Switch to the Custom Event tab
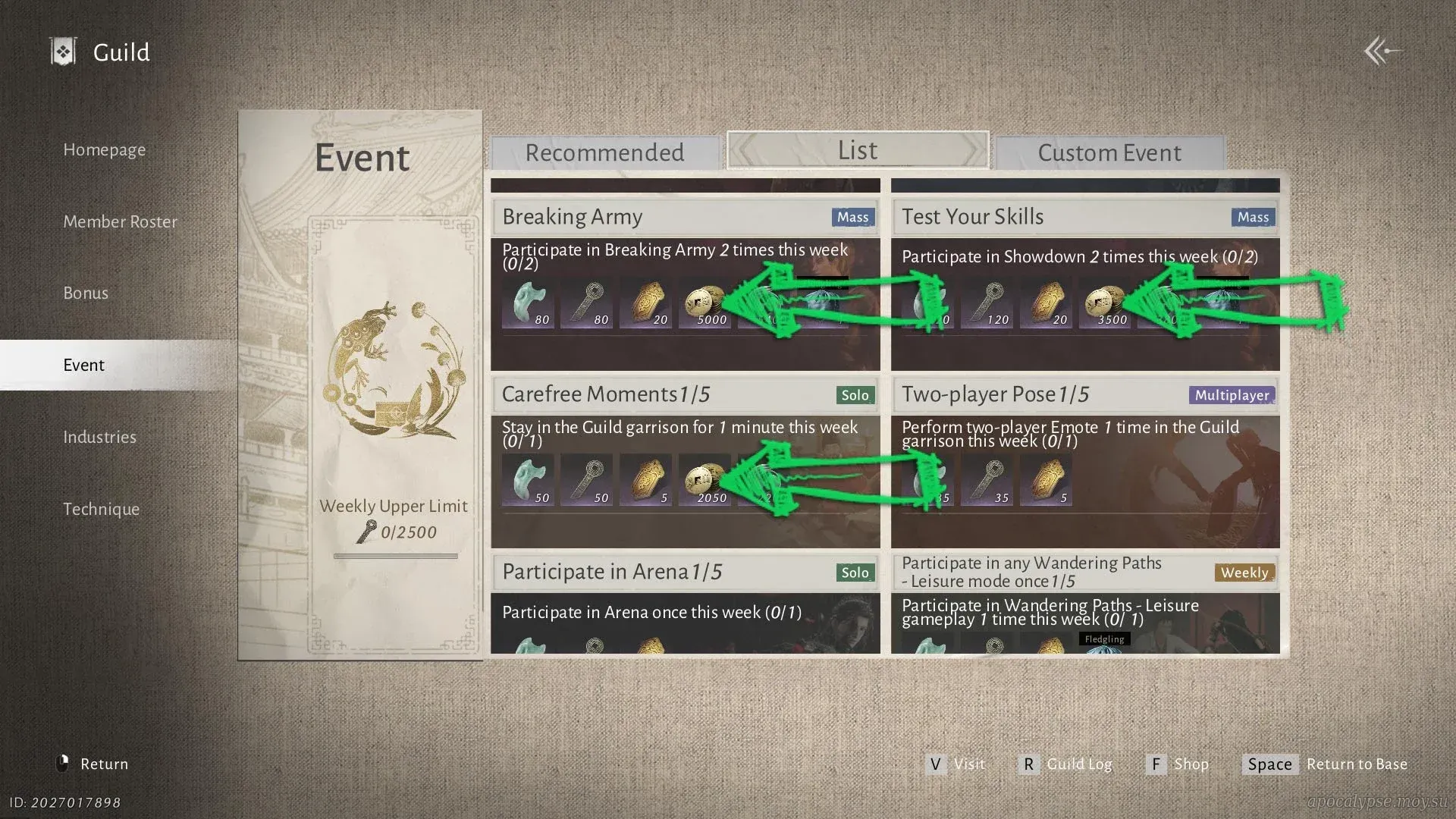 [1109, 153]
